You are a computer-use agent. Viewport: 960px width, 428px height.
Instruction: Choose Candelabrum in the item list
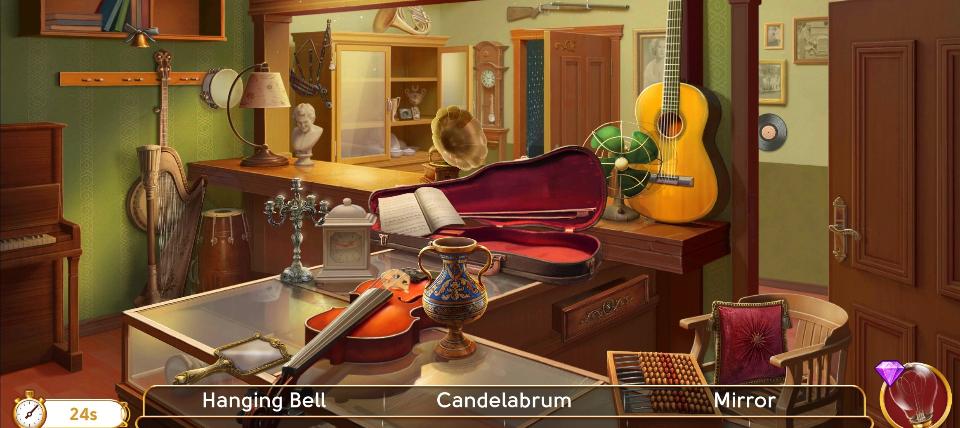[x=504, y=401]
